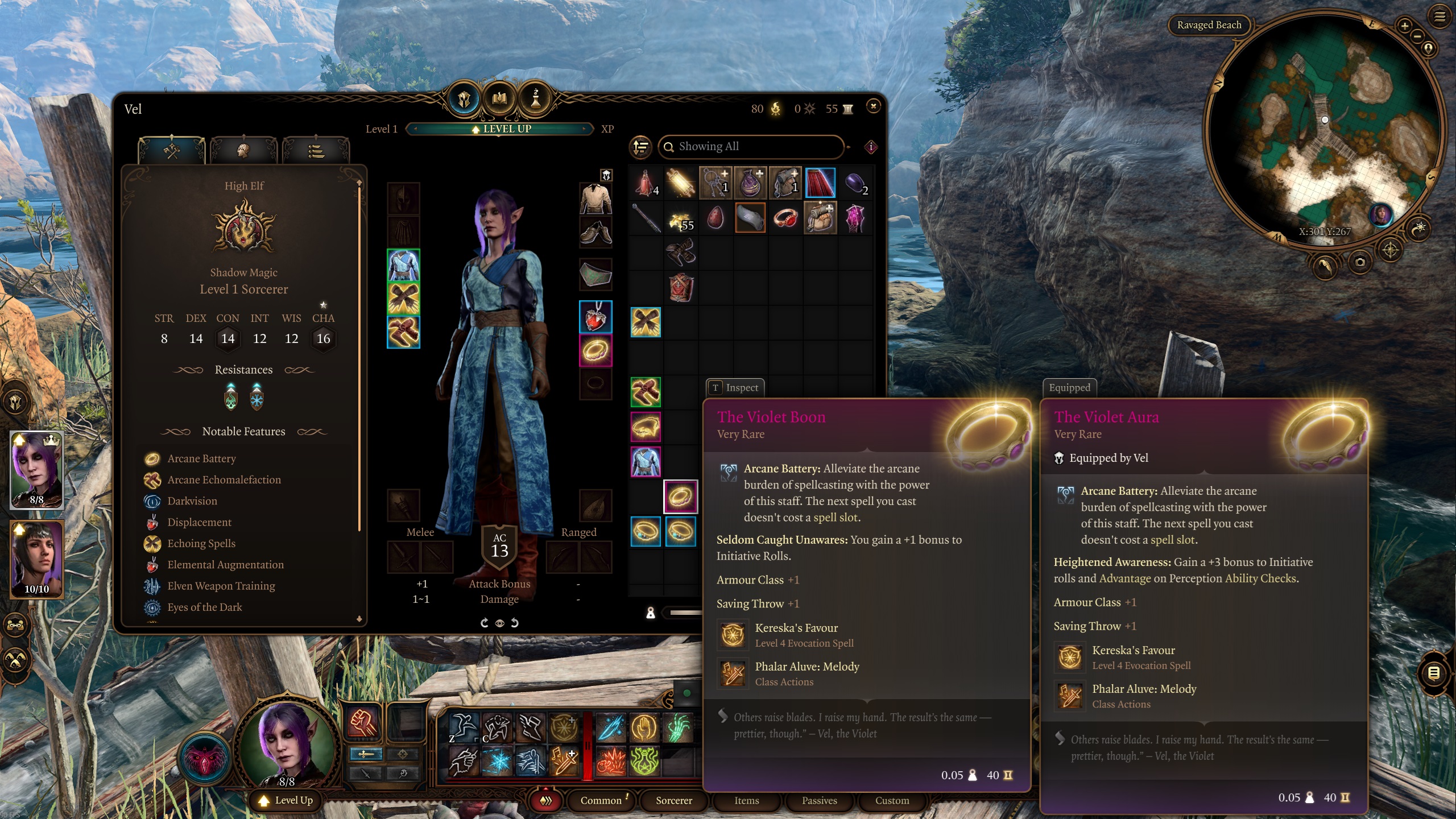Viewport: 1456px width, 819px height.
Task: Open the Arcane Battery notable feature
Action: pyautogui.click(x=201, y=458)
